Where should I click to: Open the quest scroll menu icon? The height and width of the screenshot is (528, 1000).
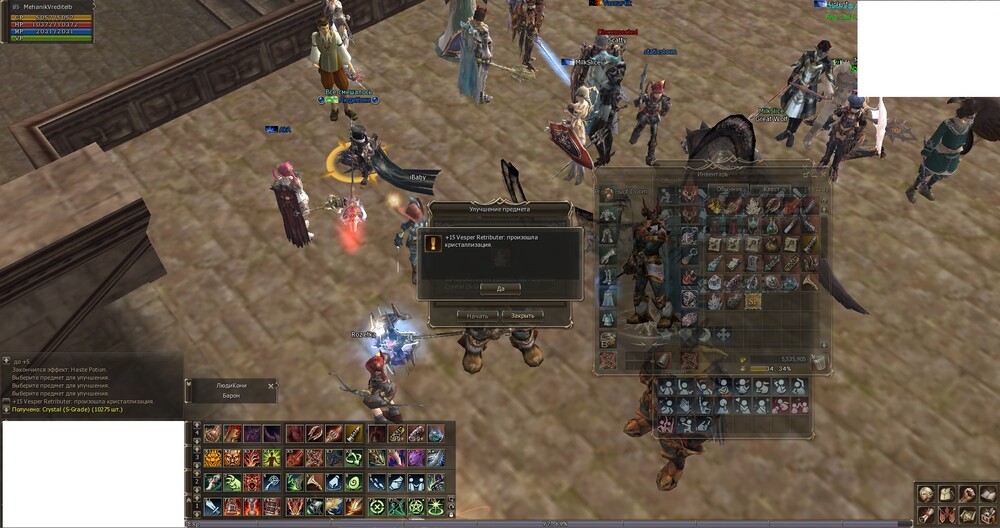coord(926,515)
